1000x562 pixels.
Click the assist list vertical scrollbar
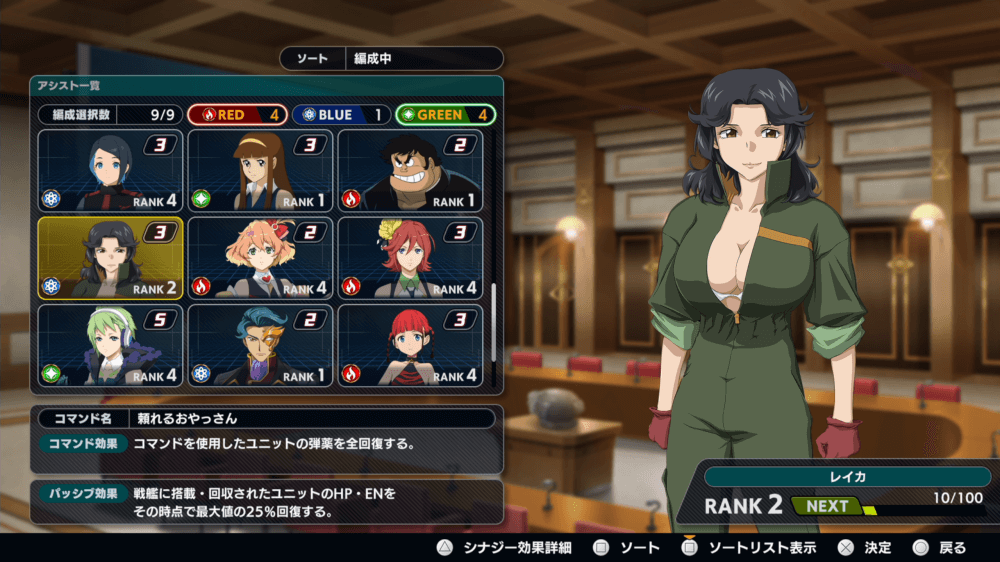[494, 320]
